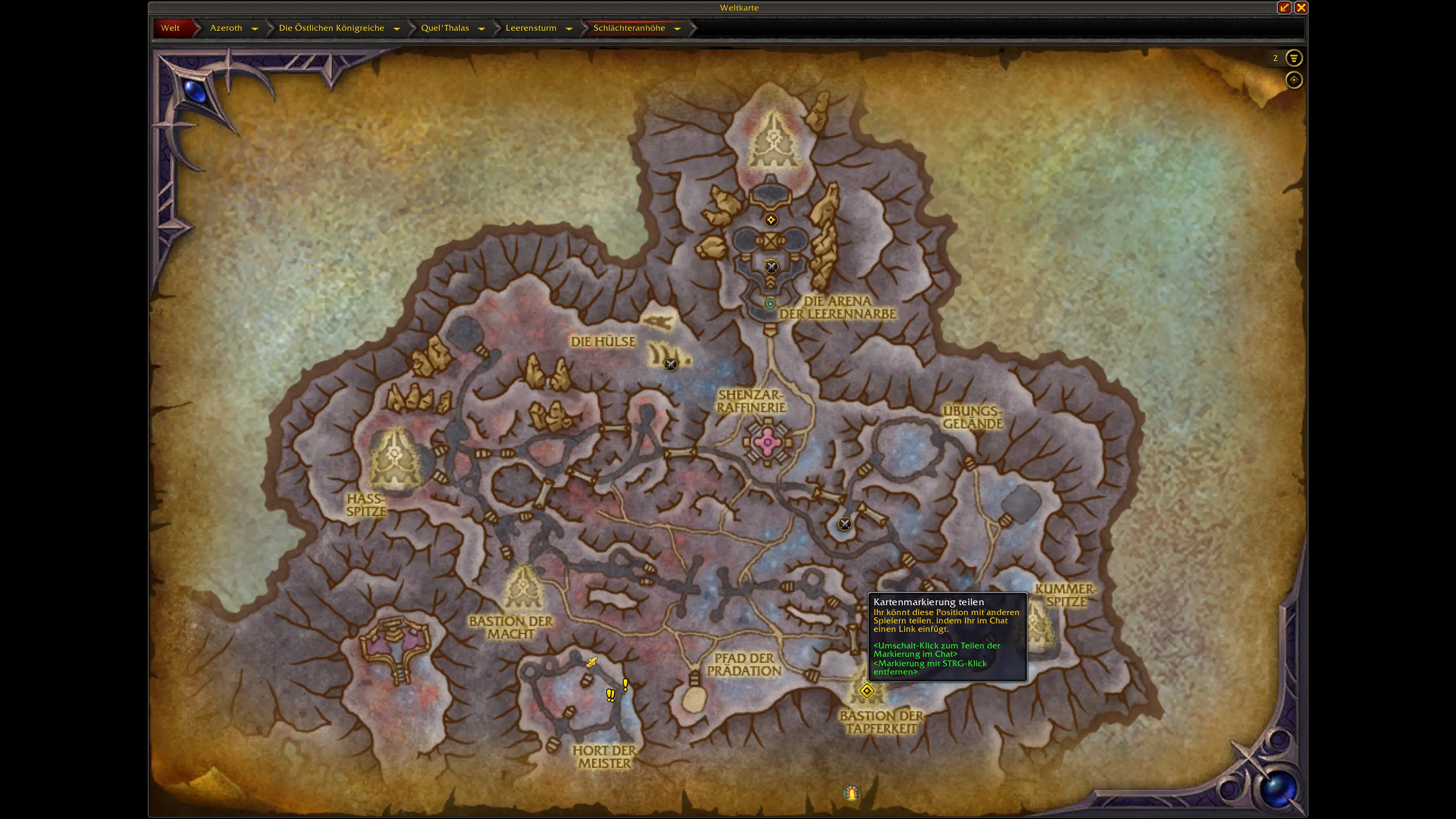Go to the Welt breadcrumb

[170, 28]
